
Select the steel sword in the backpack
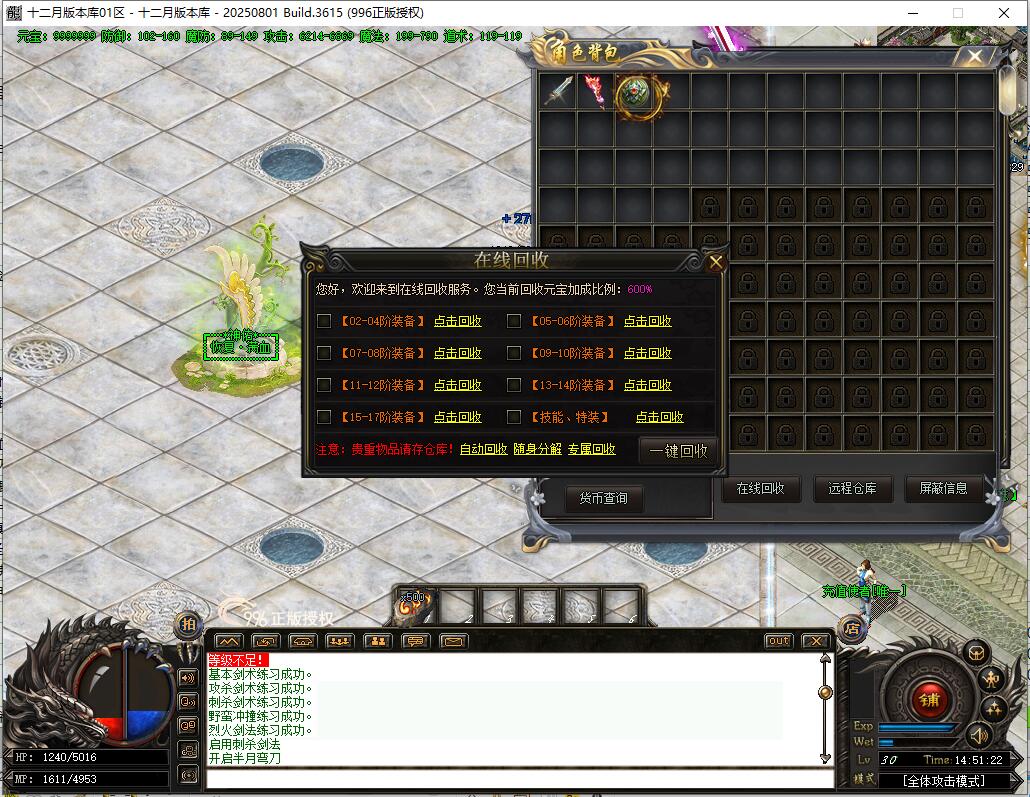558,91
